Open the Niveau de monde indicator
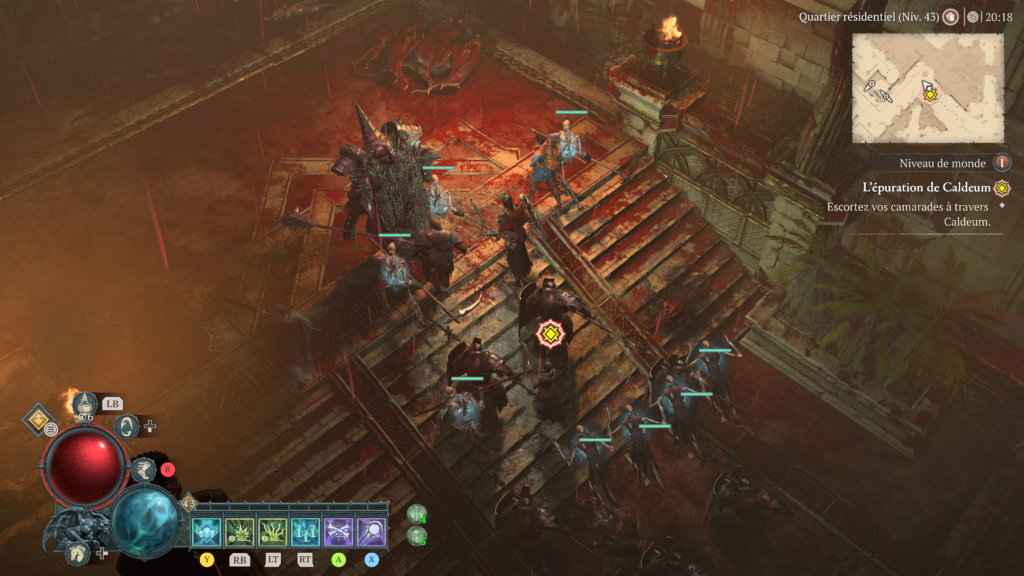This screenshot has width=1024, height=576. (1001, 163)
